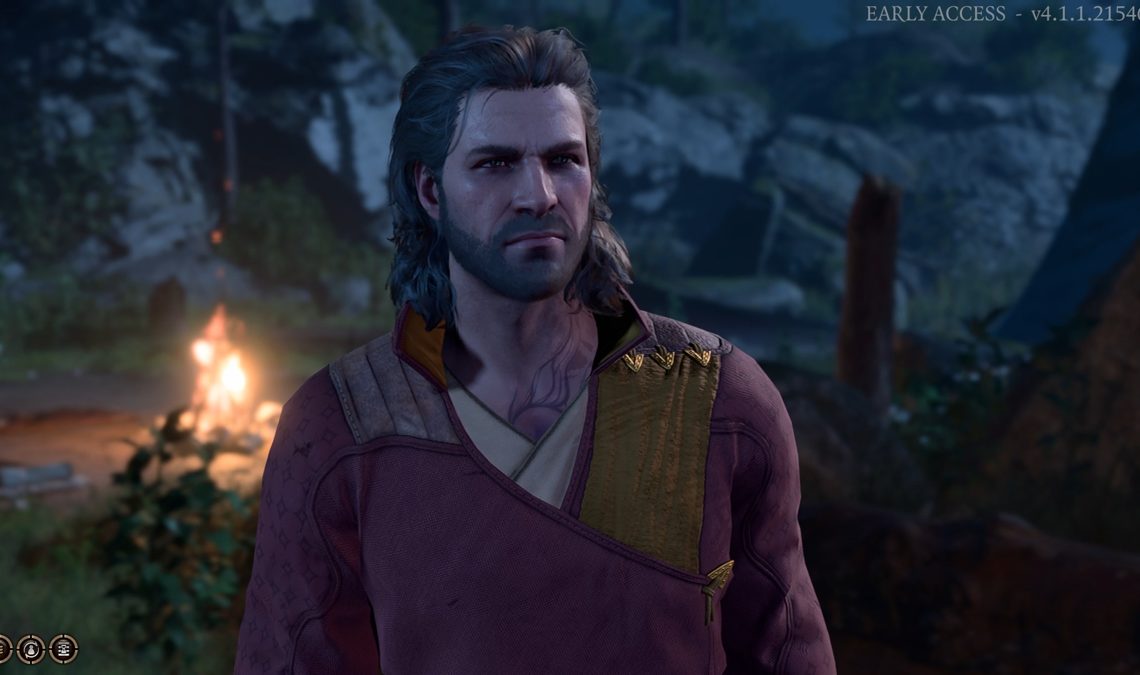The width and height of the screenshot is (1140, 675).
Task: Open the dialogue history log icon
Action: [63, 648]
